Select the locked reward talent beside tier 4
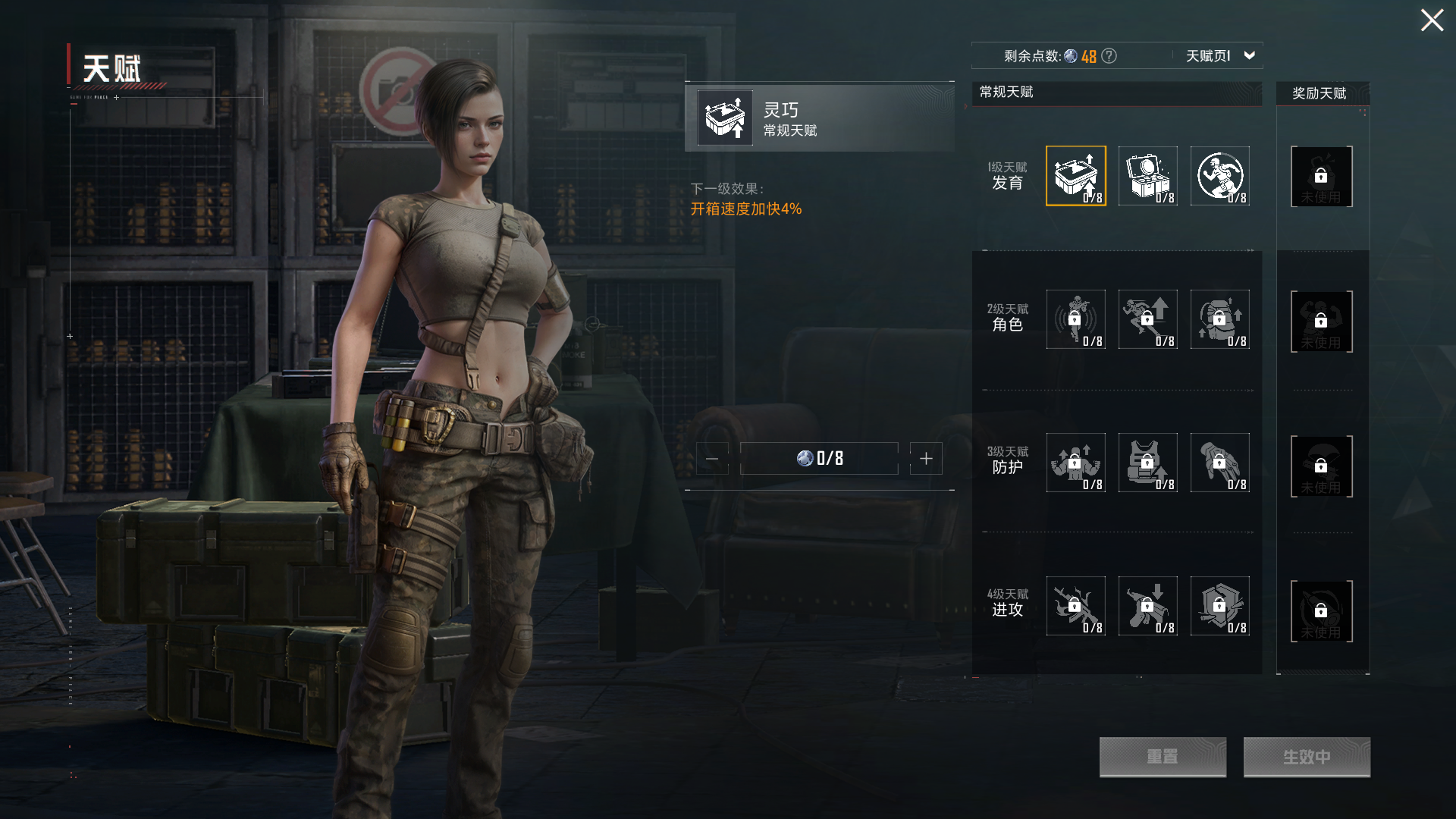This screenshot has width=1456, height=819. tap(1321, 611)
